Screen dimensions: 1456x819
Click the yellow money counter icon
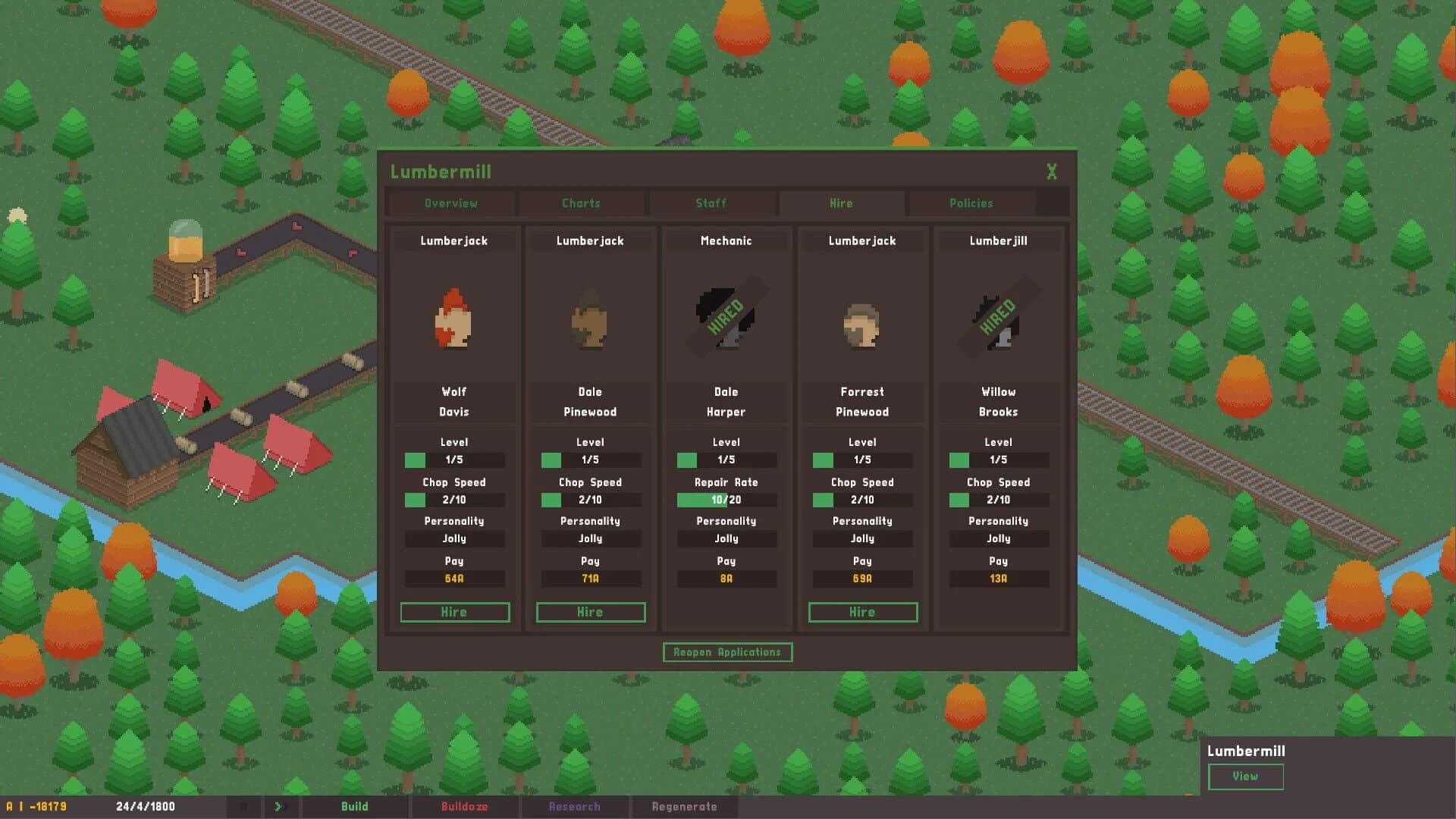click(11, 806)
